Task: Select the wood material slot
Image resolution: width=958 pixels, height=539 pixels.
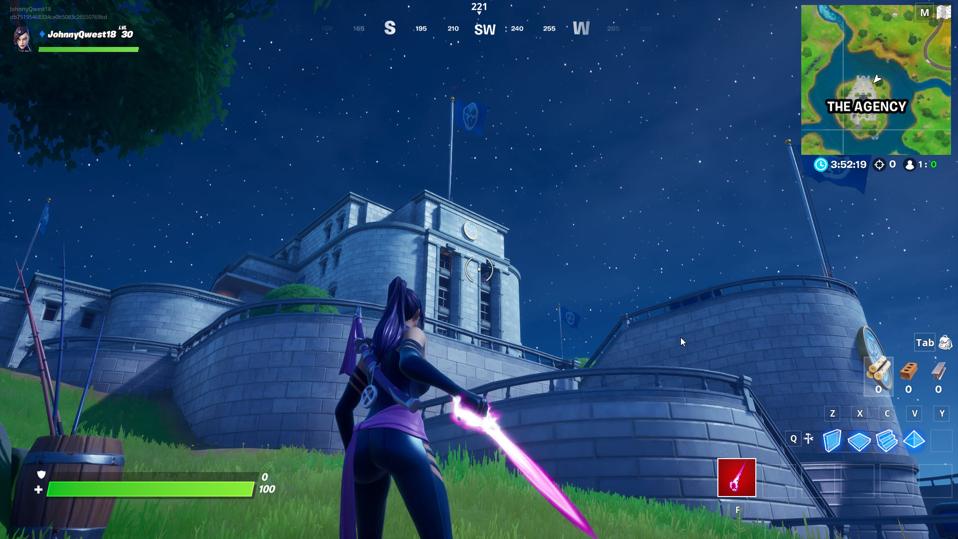Action: pos(878,371)
